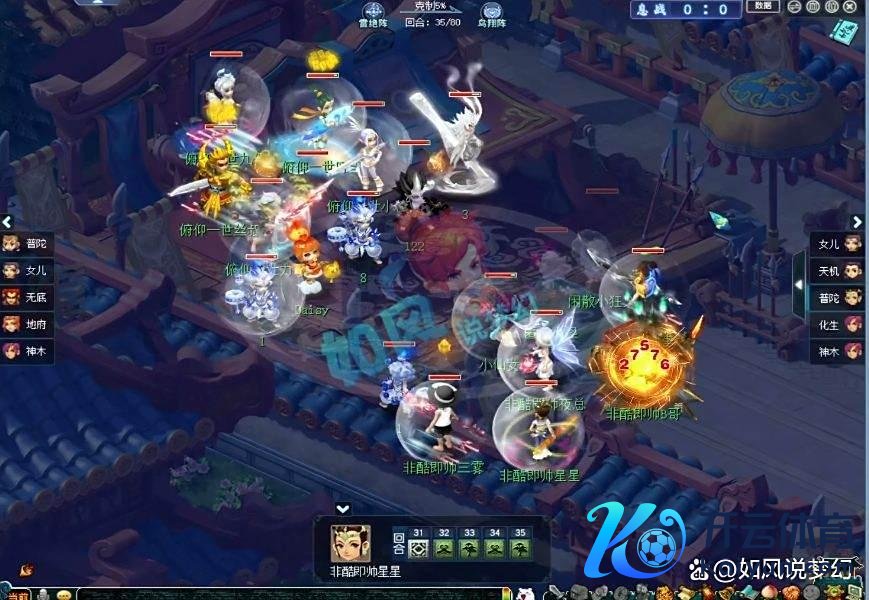
Task: Open the 数据 battle data panel
Action: [762, 7]
